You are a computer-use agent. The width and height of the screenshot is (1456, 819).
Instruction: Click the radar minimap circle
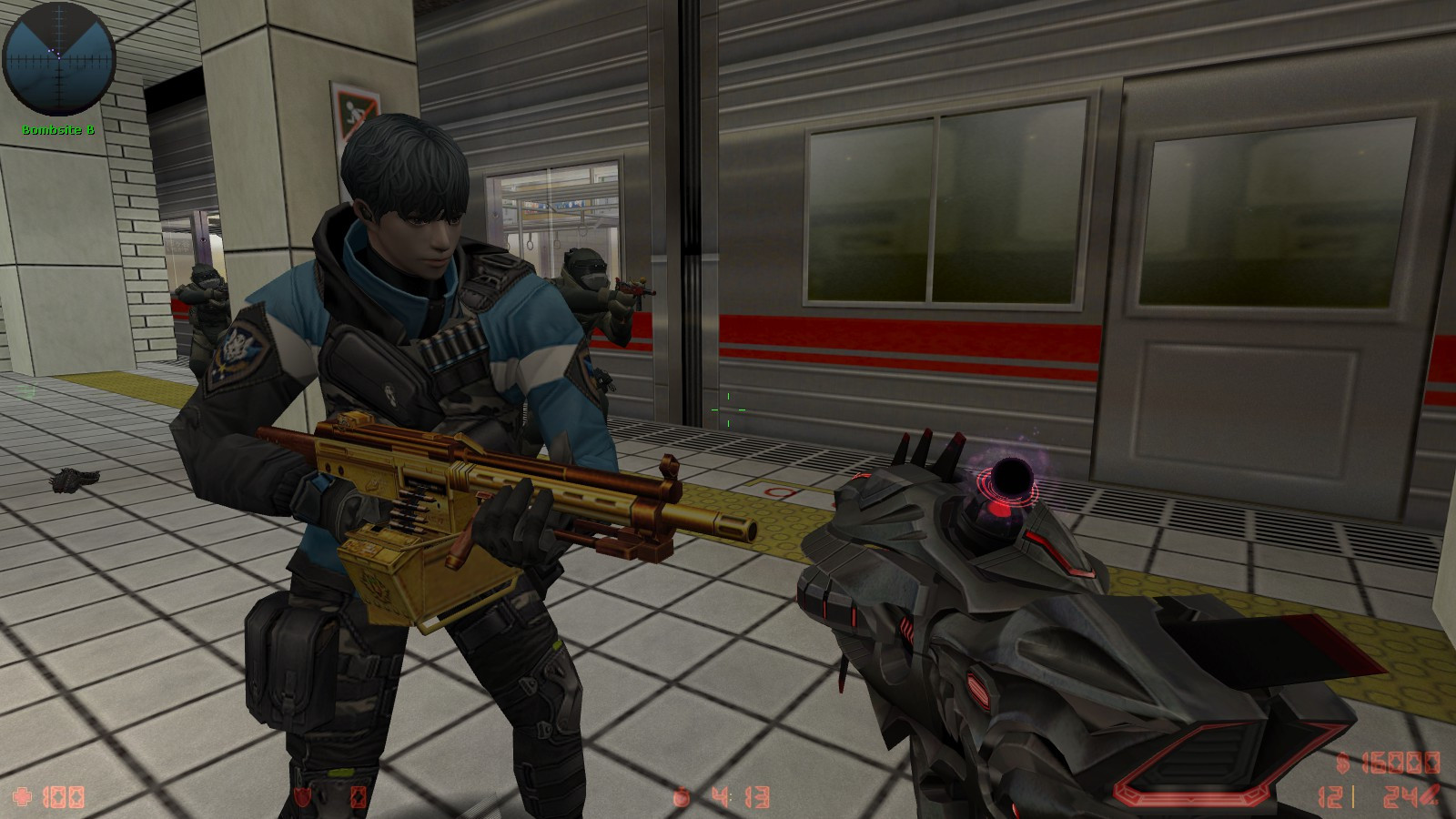[57, 59]
